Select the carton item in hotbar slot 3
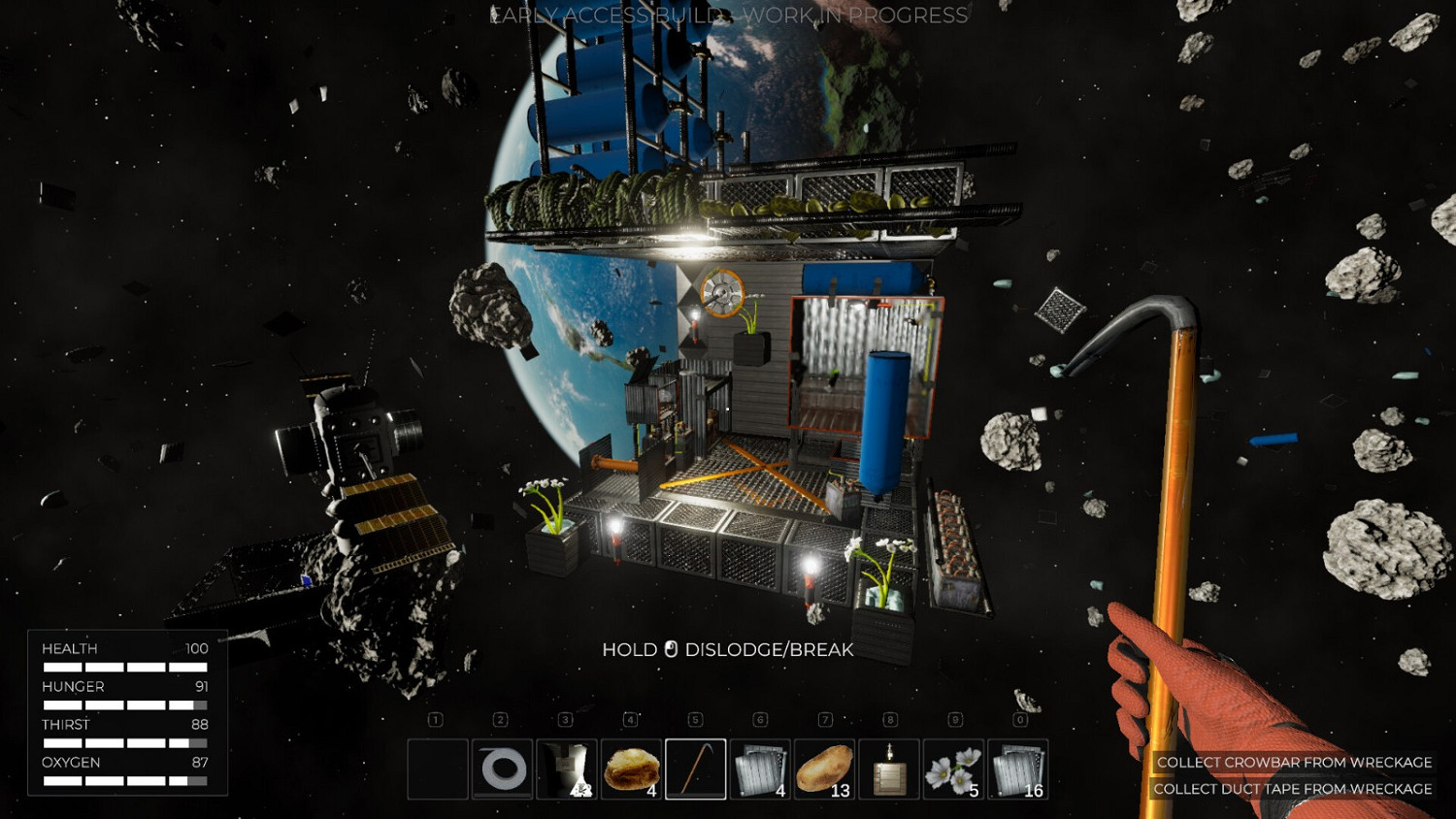Image resolution: width=1456 pixels, height=819 pixels. 567,771
